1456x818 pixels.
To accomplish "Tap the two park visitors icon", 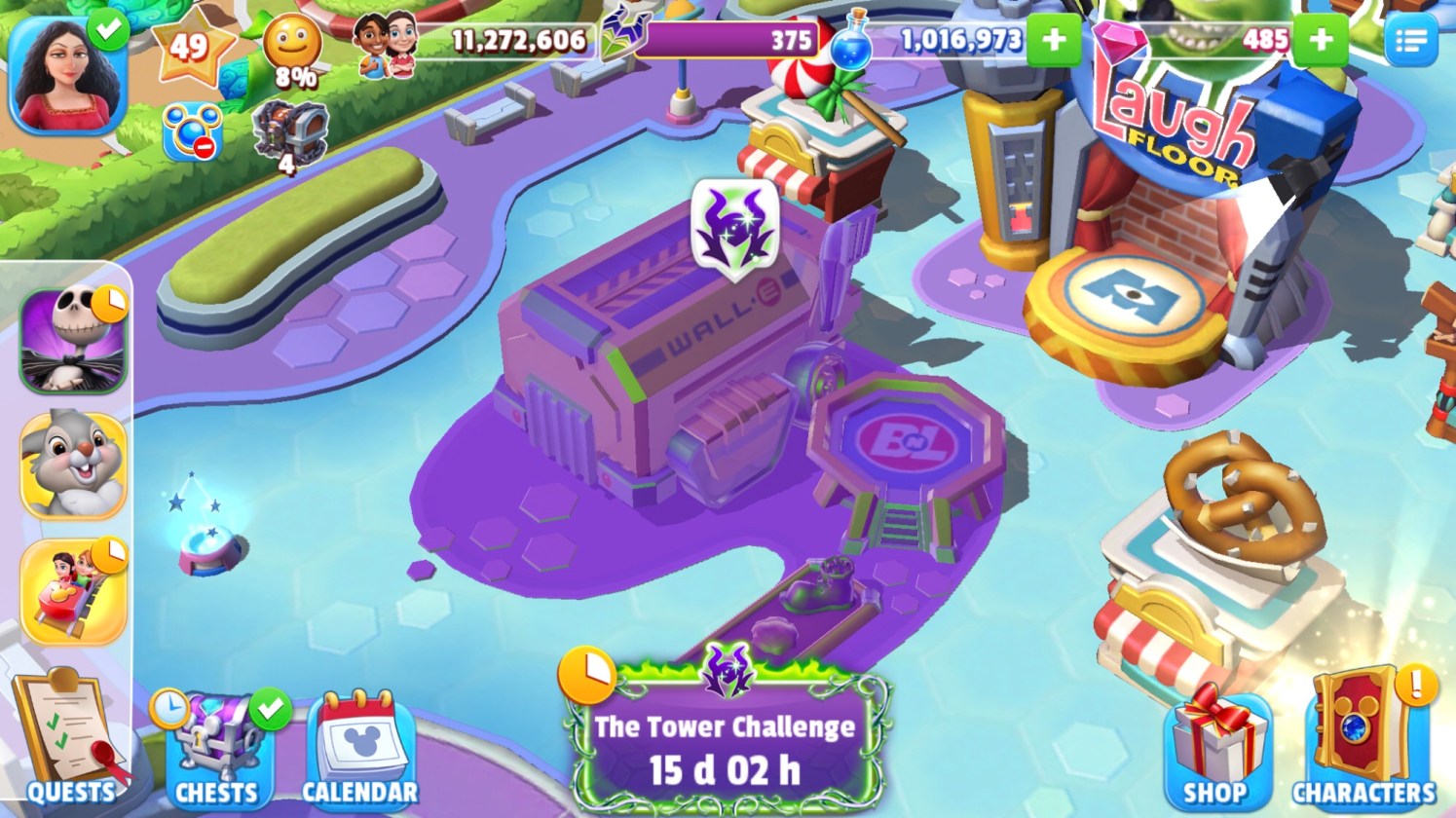I will [x=386, y=46].
